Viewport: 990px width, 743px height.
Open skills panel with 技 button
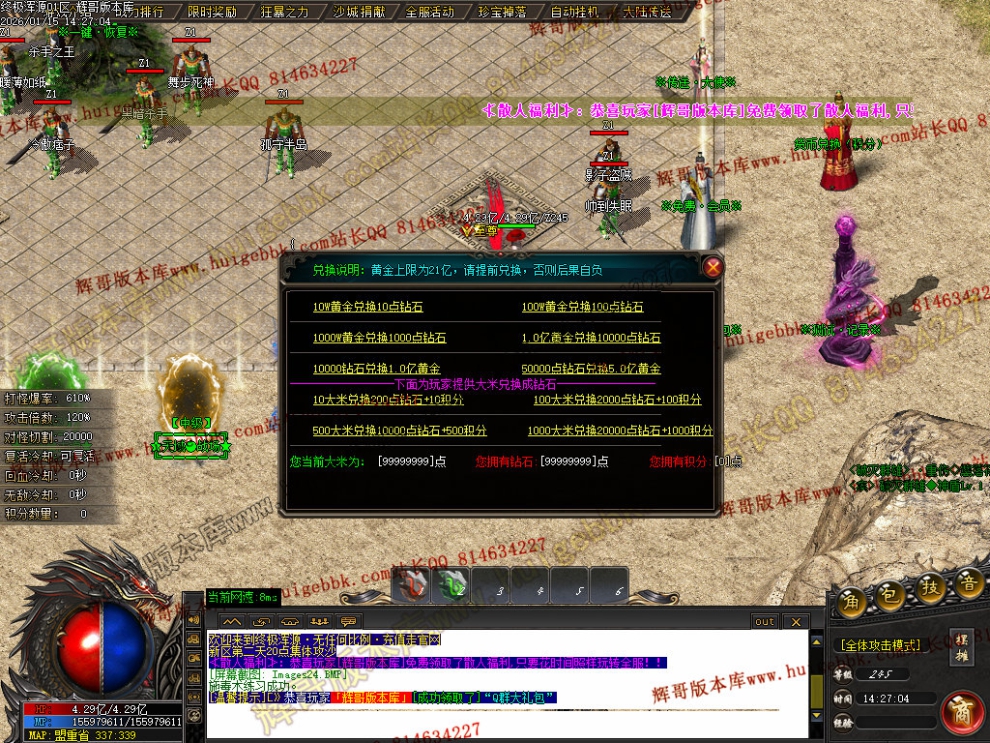pyautogui.click(x=931, y=588)
